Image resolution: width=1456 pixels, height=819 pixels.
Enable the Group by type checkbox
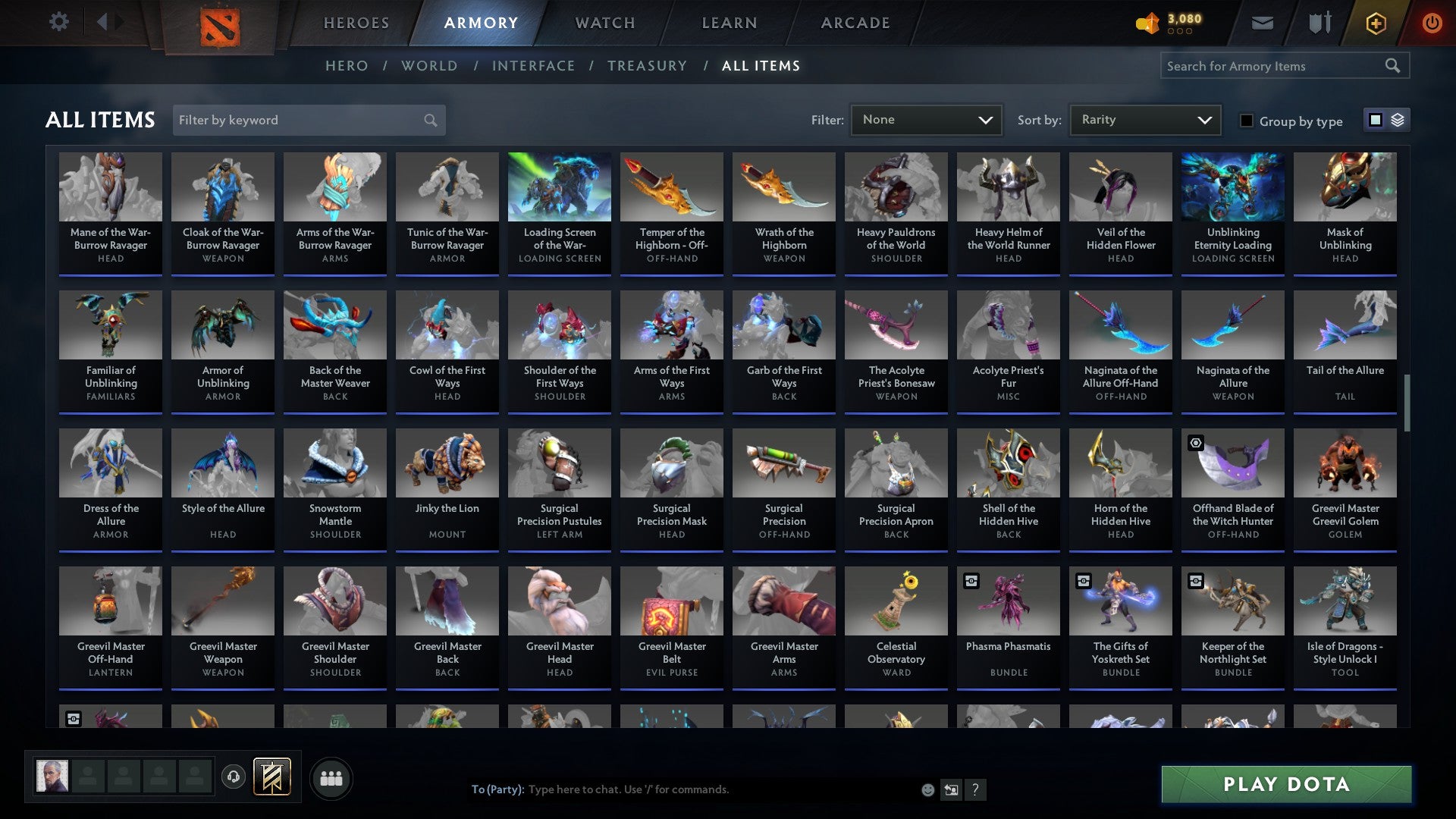point(1247,121)
